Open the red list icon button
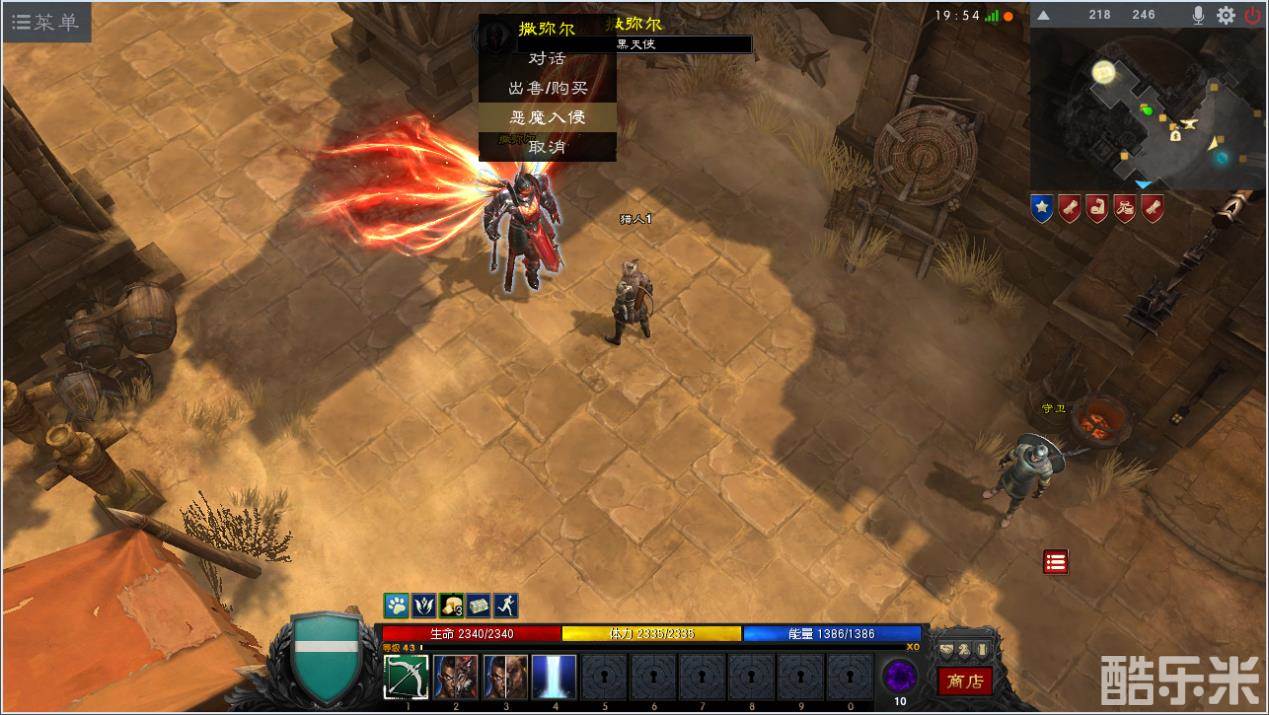The image size is (1269, 715). (1055, 561)
